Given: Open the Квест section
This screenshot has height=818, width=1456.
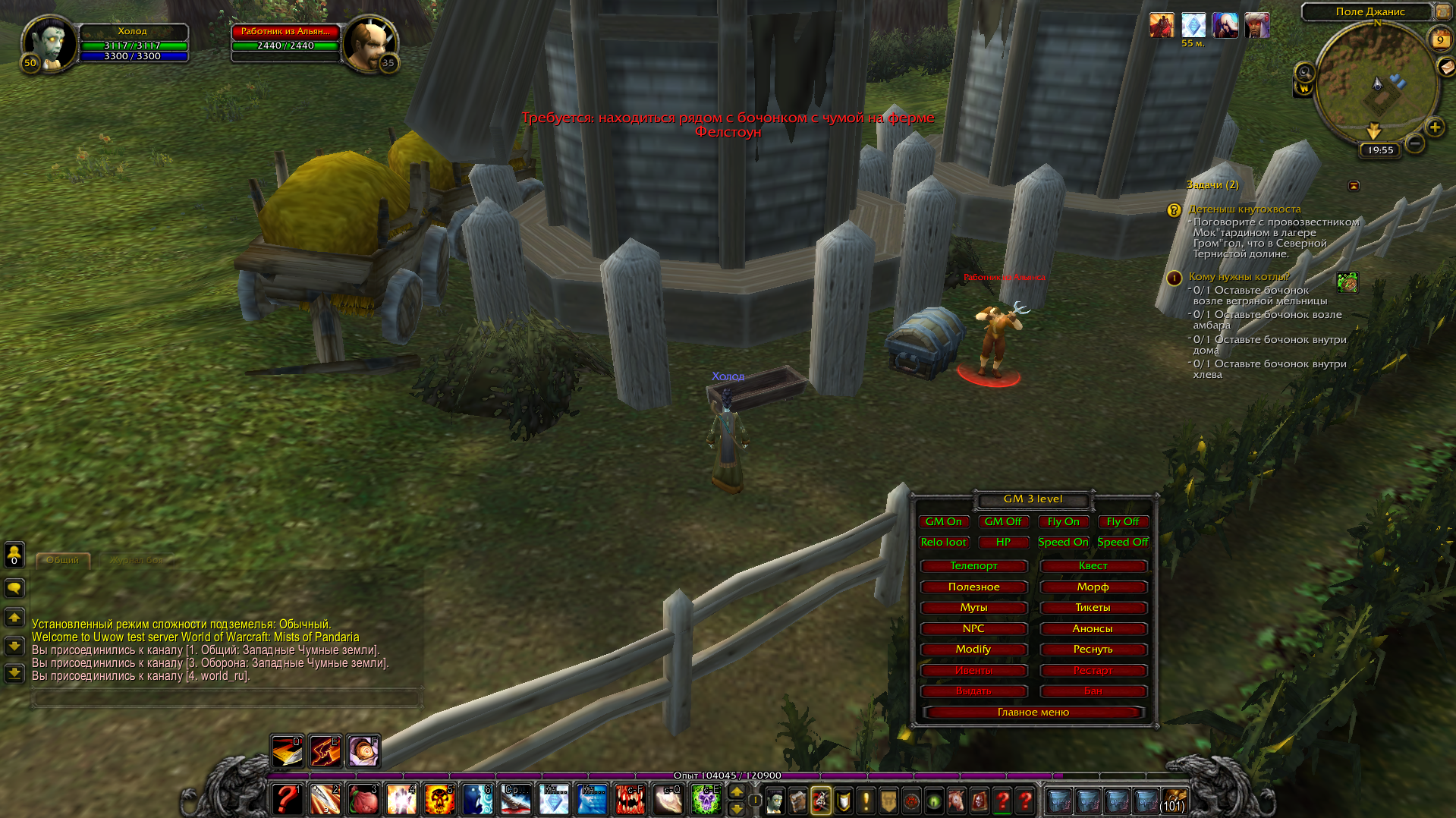Looking at the screenshot, I should point(1093,565).
